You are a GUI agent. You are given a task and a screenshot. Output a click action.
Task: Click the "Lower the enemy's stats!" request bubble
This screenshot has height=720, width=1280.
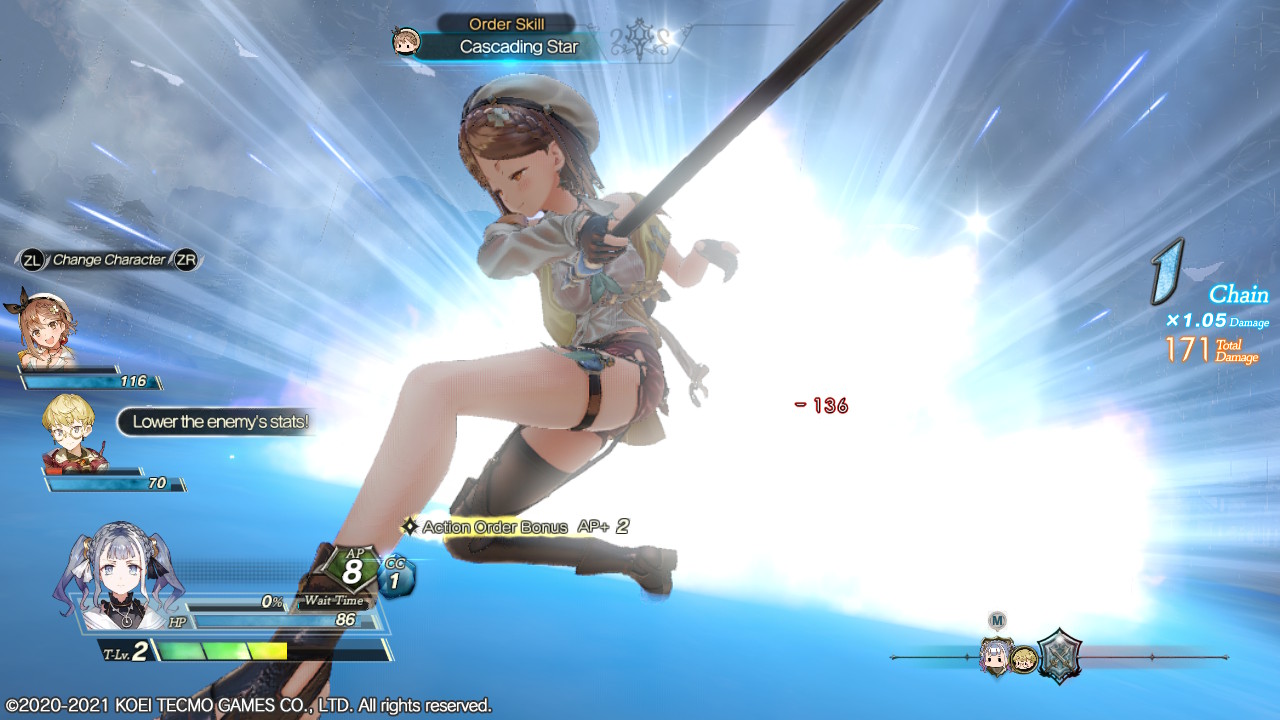[x=220, y=422]
